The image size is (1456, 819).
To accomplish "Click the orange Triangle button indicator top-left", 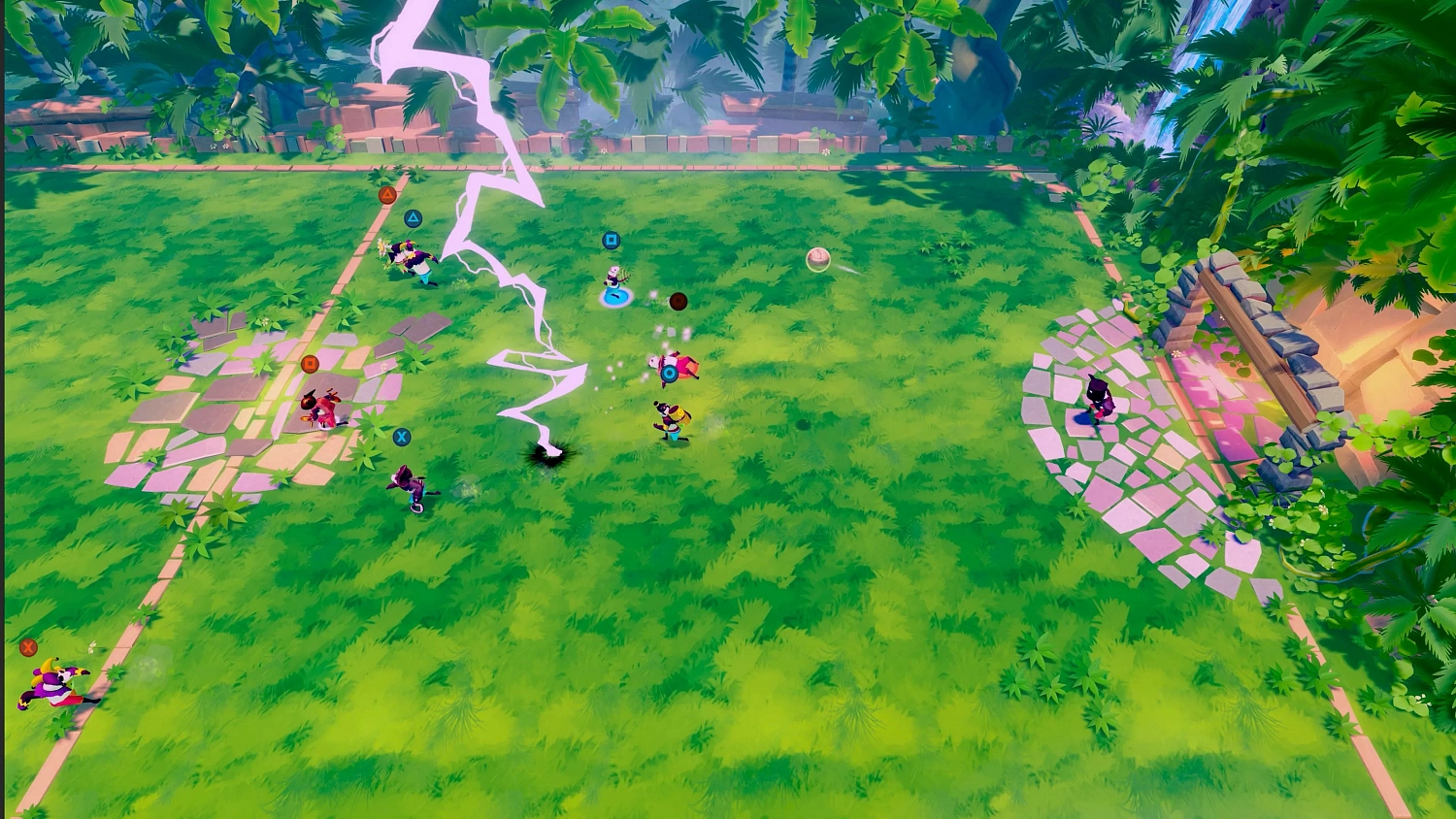I will tap(387, 194).
